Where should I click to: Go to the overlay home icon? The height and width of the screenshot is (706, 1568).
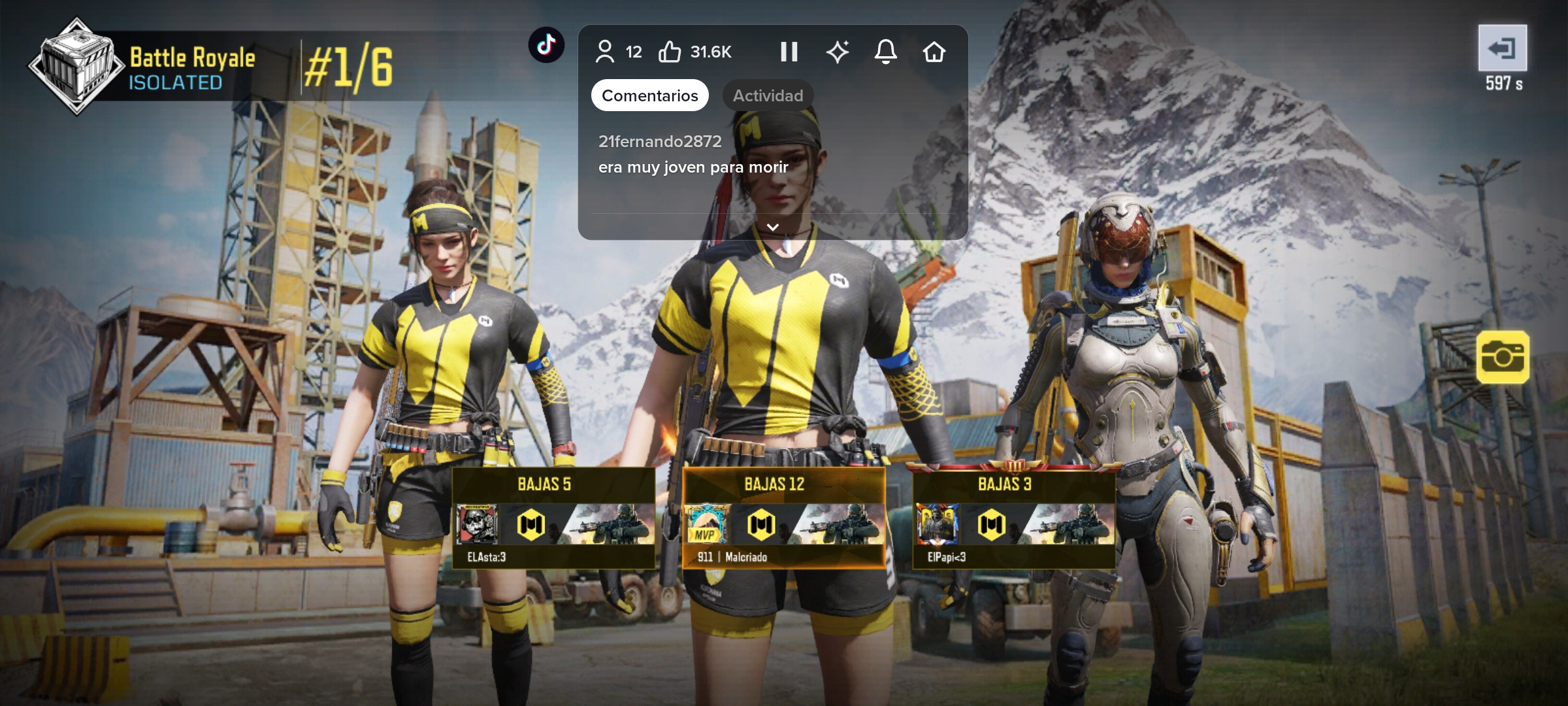click(x=934, y=52)
